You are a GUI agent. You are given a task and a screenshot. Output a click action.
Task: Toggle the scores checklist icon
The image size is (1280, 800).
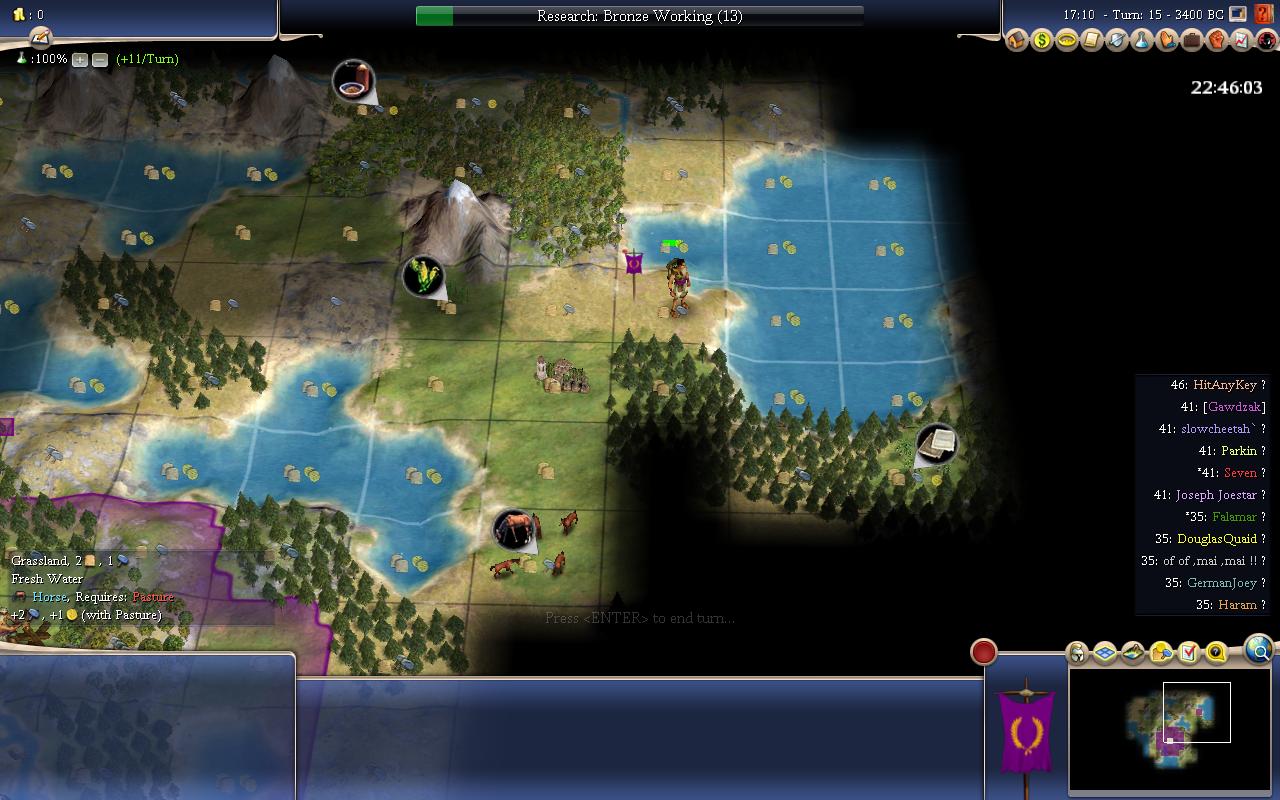(1188, 653)
